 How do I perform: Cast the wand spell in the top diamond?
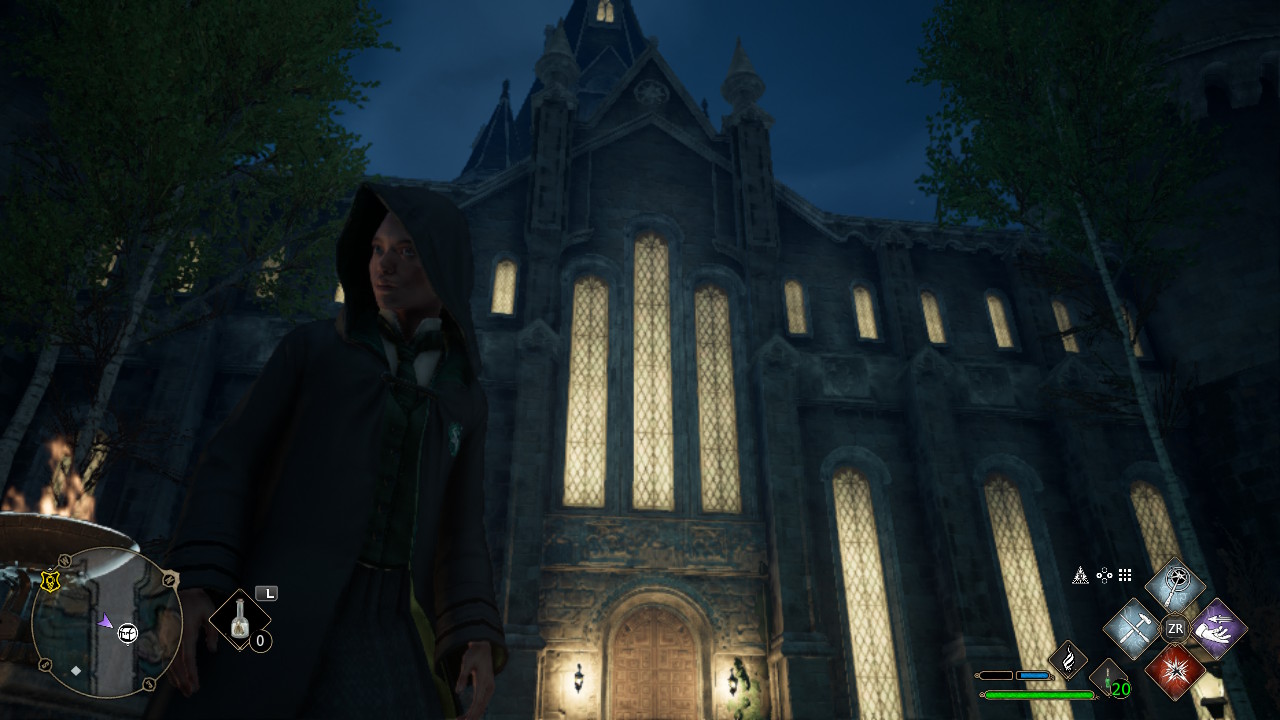pyautogui.click(x=1175, y=586)
